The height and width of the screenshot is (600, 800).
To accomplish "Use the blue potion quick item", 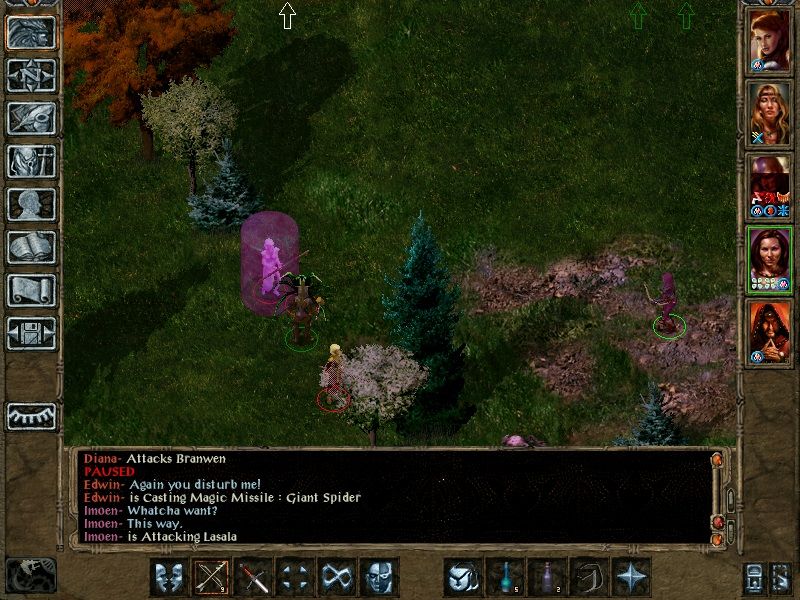I will (x=505, y=577).
